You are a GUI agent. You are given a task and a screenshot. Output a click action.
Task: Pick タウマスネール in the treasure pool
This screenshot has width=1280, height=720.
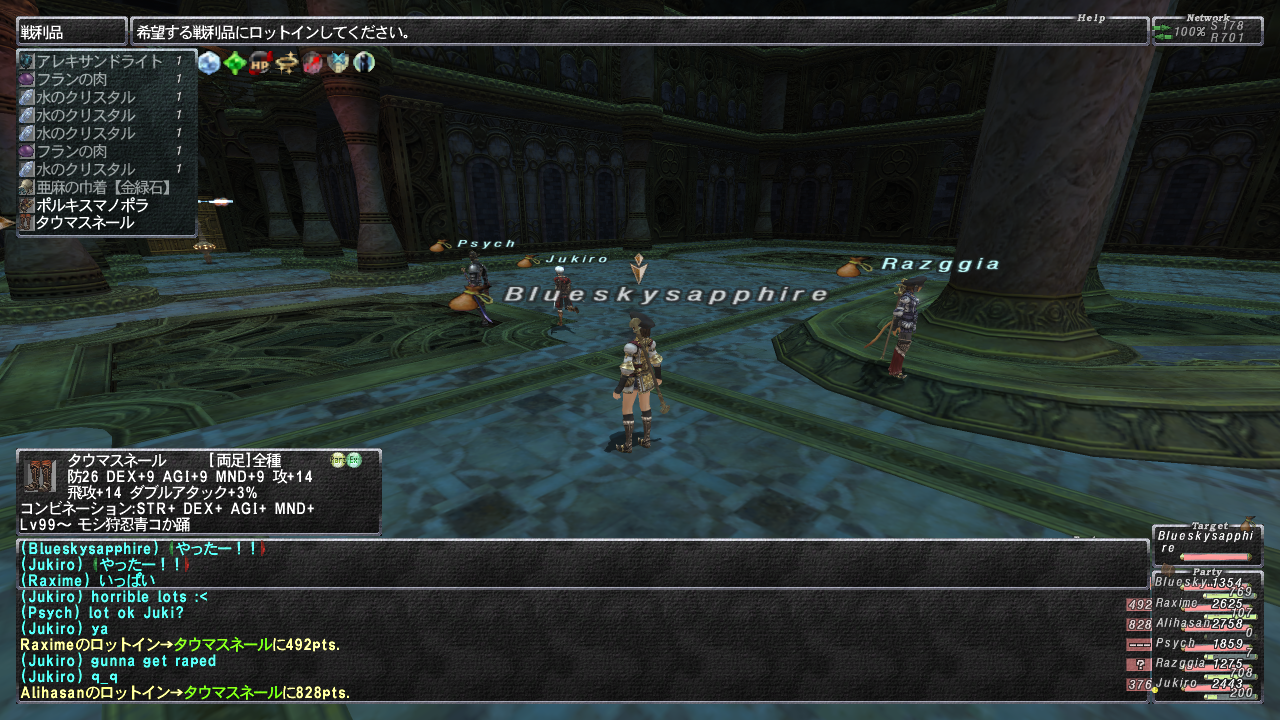pos(84,223)
